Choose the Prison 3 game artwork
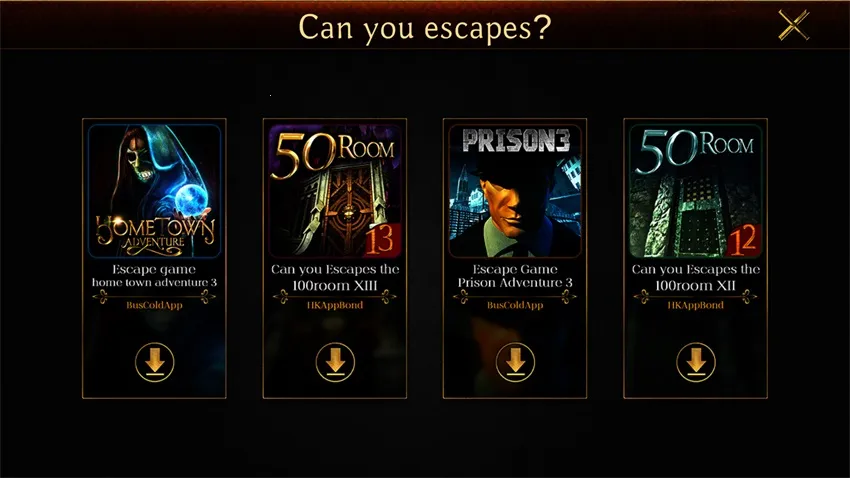 (x=515, y=190)
